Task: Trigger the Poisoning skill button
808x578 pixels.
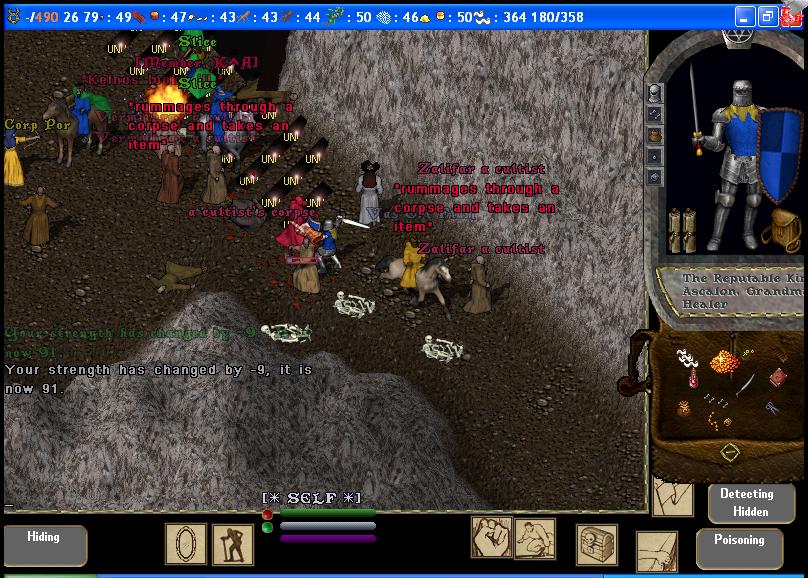Action: coord(739,547)
